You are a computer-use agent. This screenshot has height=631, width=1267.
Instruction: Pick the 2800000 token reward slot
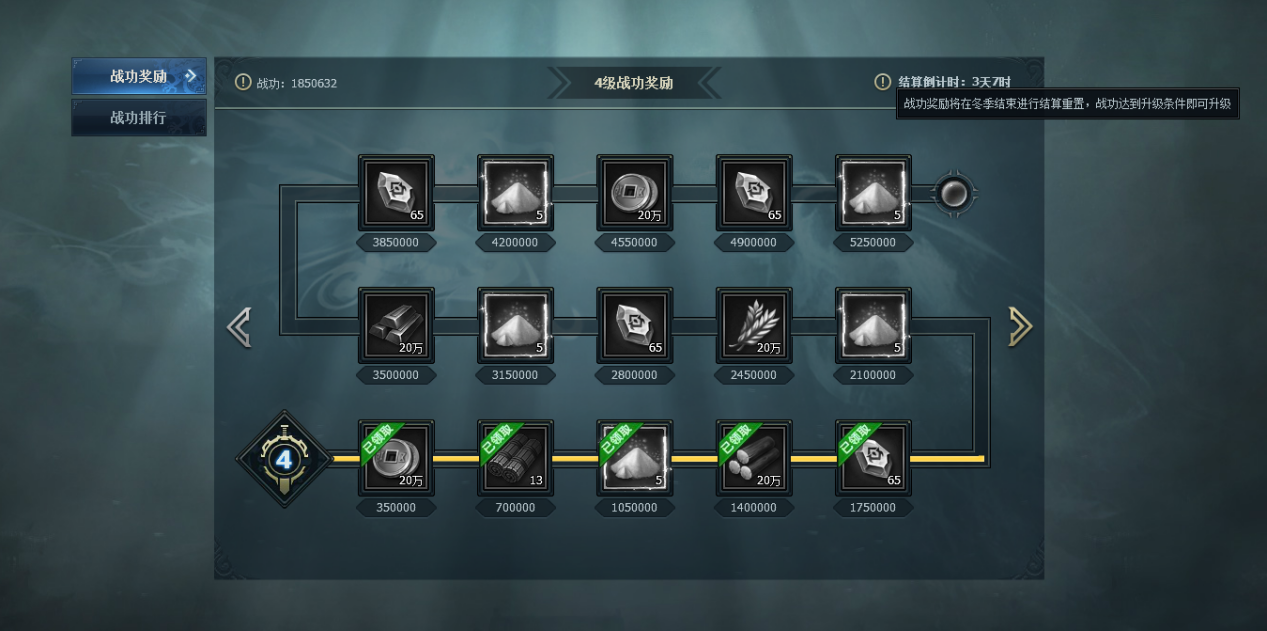coord(634,326)
